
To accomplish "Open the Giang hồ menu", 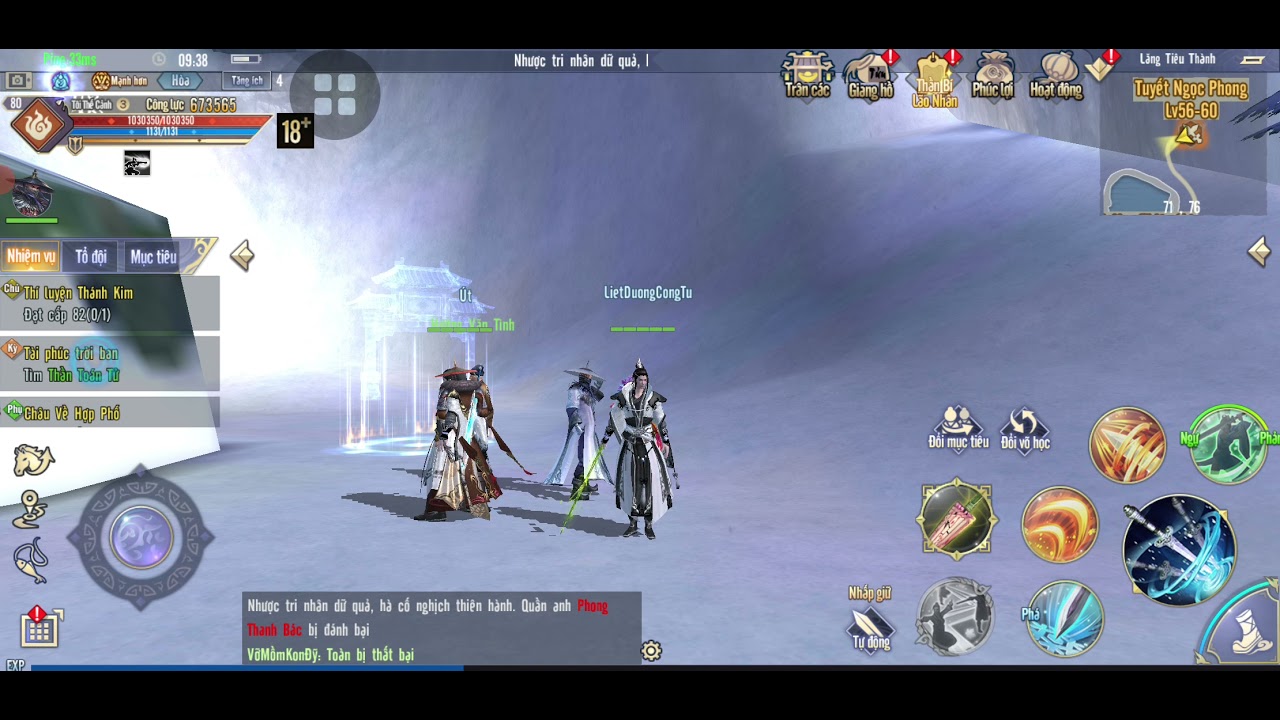I will click(870, 74).
